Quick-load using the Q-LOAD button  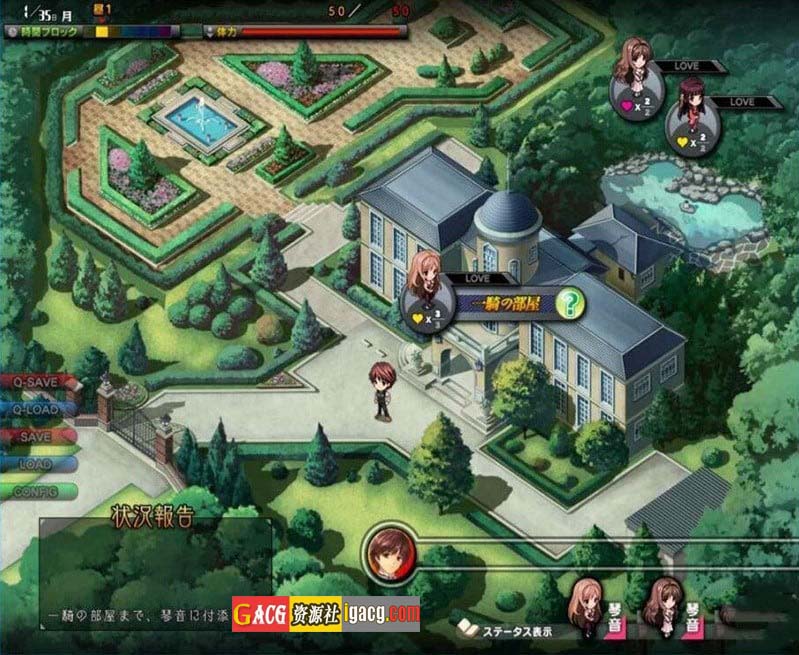coord(37,409)
